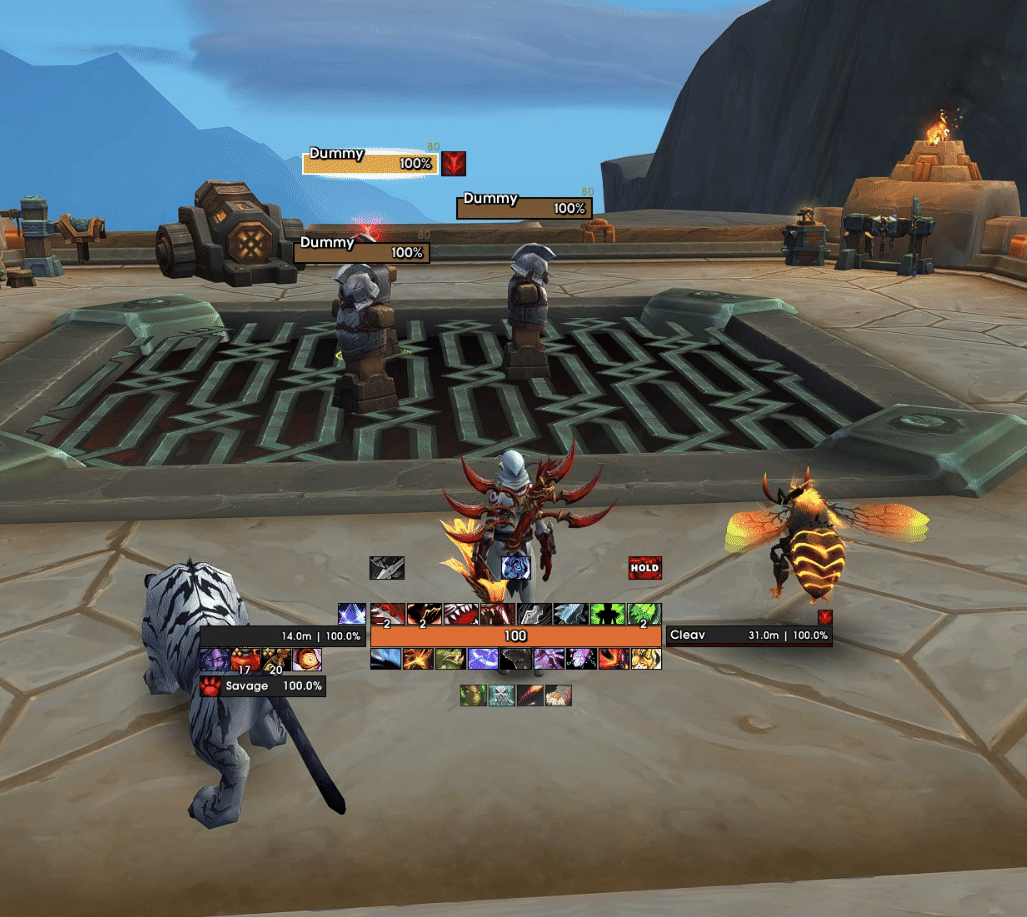Click the small red icon above Cleav frame
Screen dimensions: 1027x917
coord(824,617)
